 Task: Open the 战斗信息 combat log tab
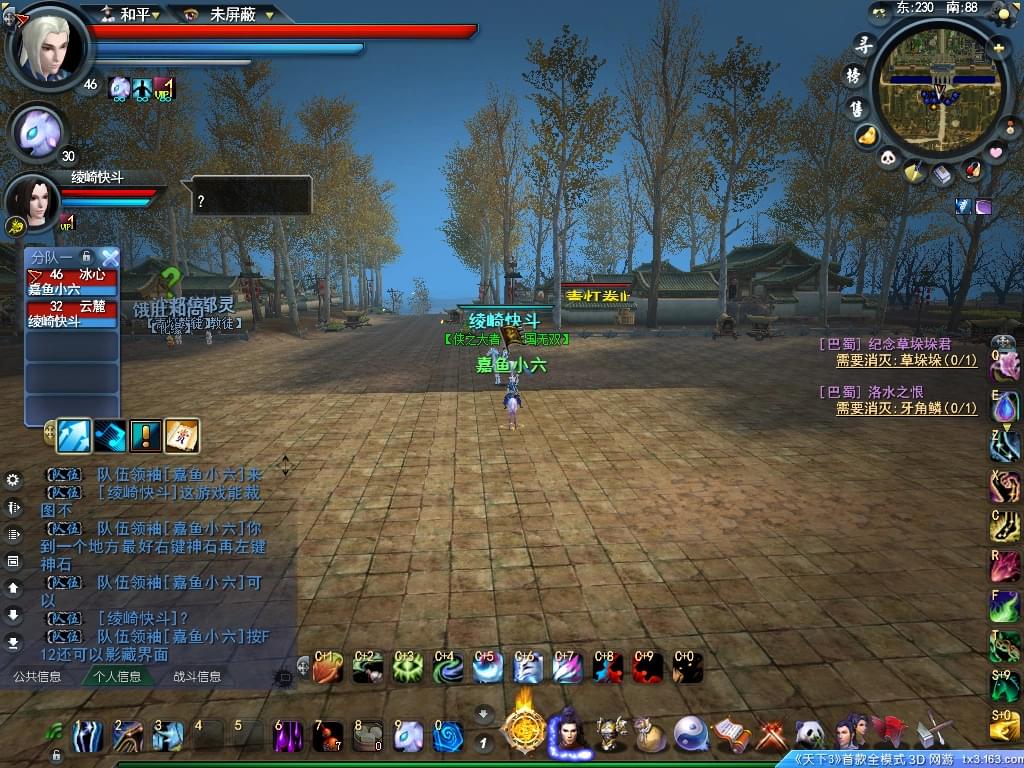(x=197, y=677)
